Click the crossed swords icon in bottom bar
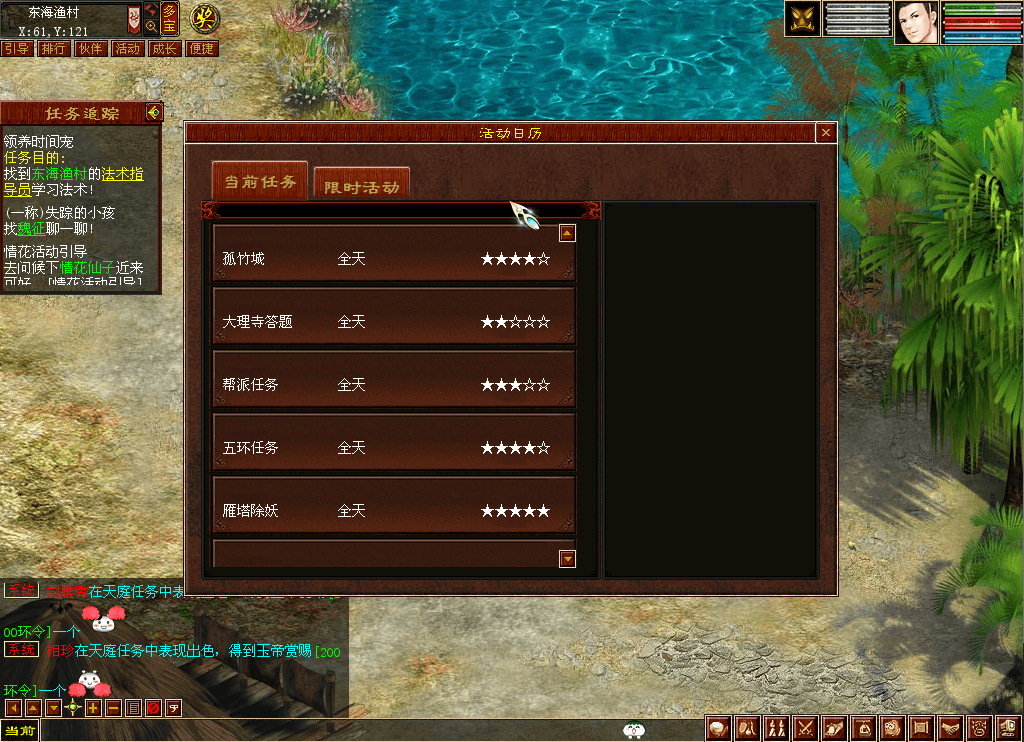Screen dimensions: 1024x742 tap(806, 729)
